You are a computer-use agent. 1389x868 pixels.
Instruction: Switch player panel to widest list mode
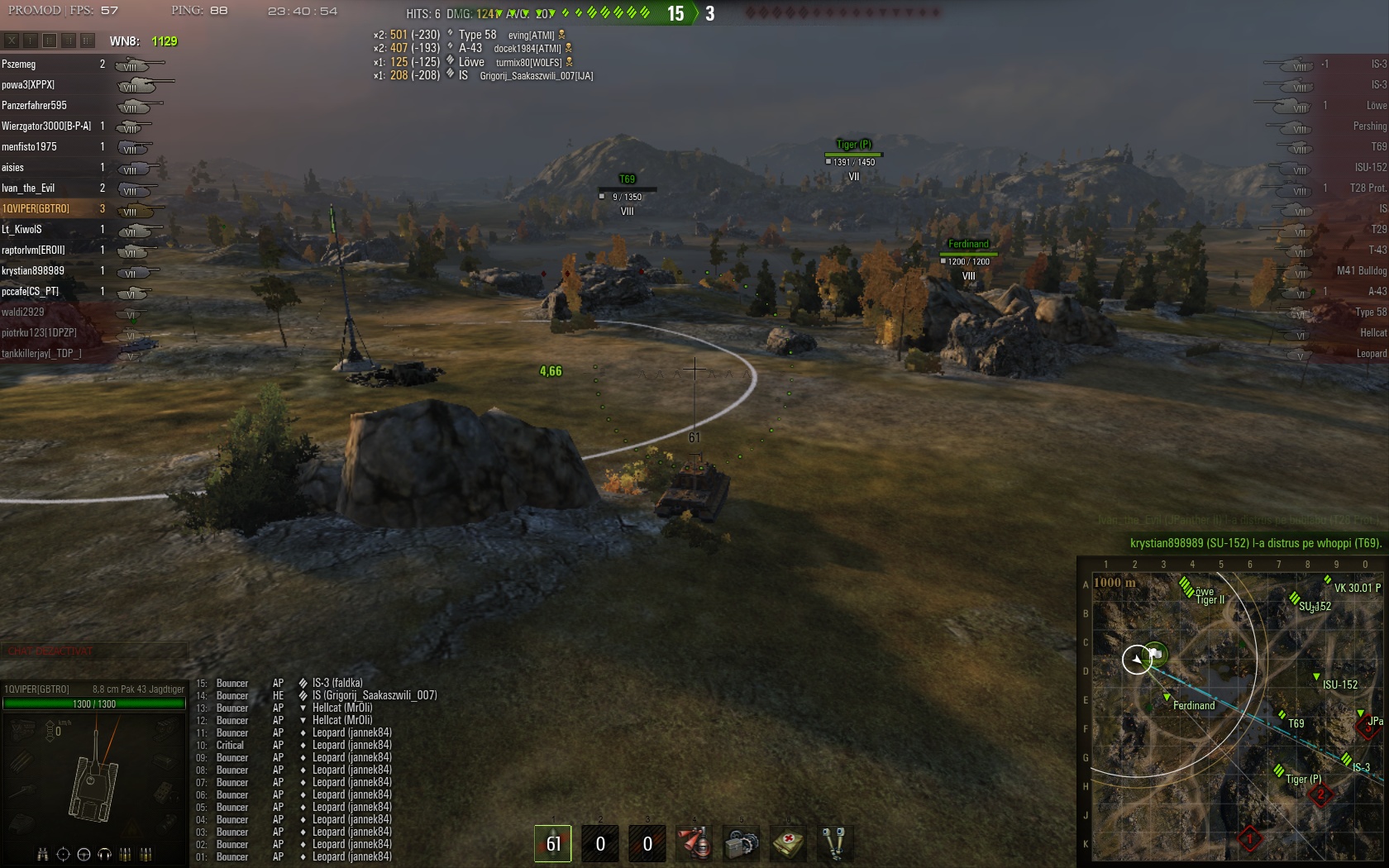[88, 40]
